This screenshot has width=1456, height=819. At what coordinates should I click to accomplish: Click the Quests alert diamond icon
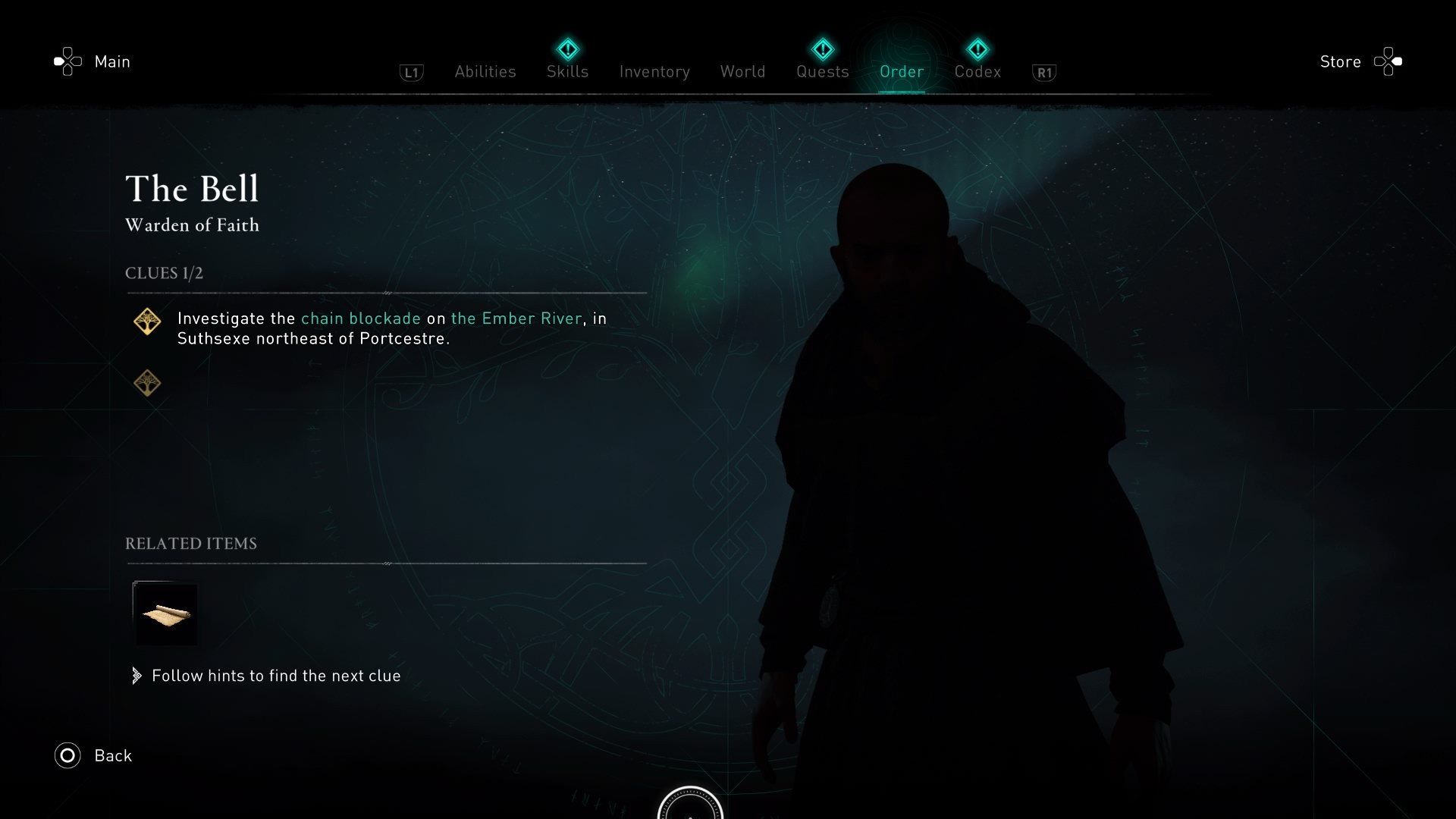tap(822, 49)
